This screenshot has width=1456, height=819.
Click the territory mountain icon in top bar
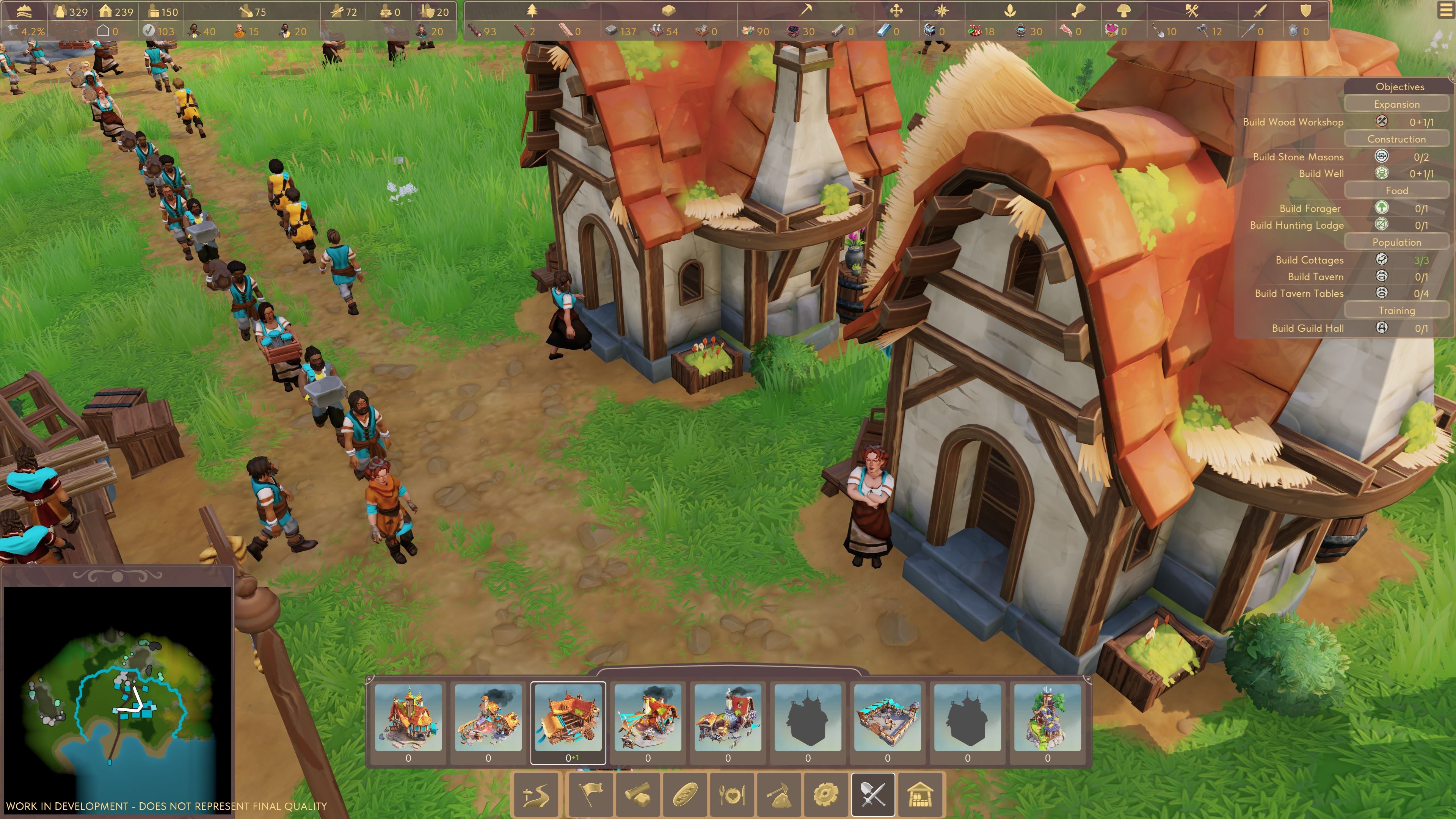[x=24, y=11]
